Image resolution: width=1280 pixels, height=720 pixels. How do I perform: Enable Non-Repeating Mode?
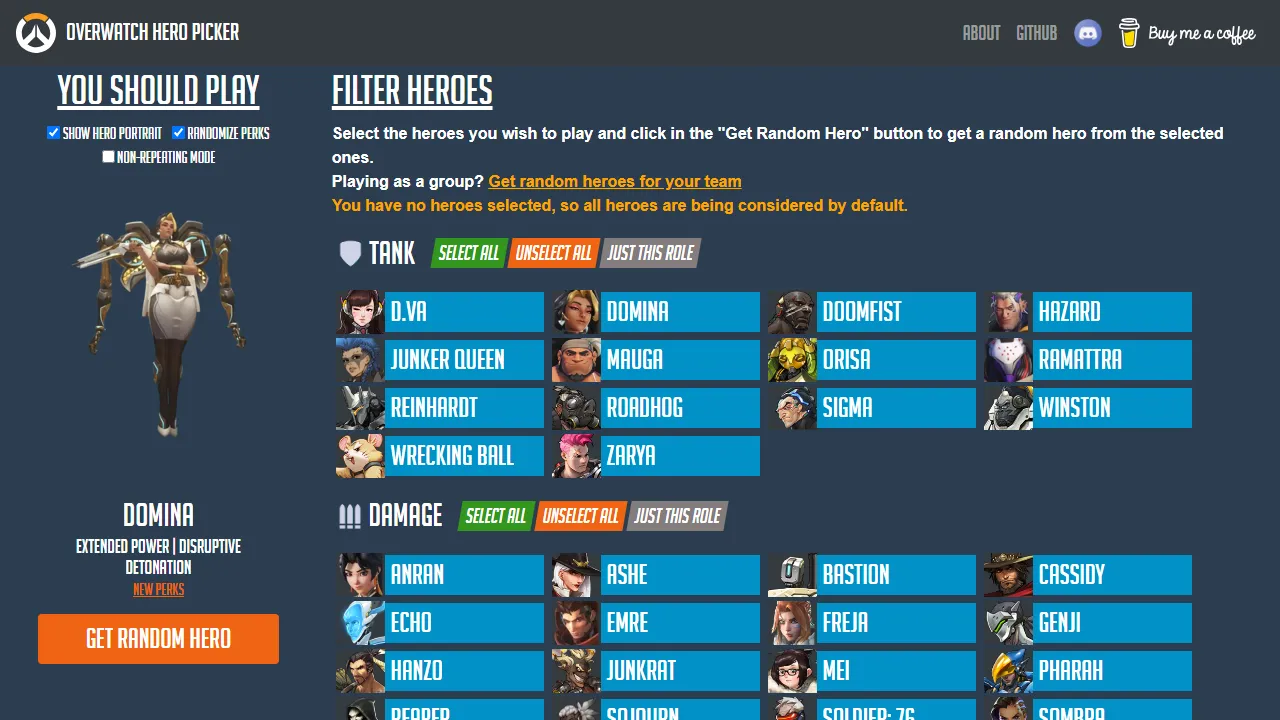(x=108, y=156)
